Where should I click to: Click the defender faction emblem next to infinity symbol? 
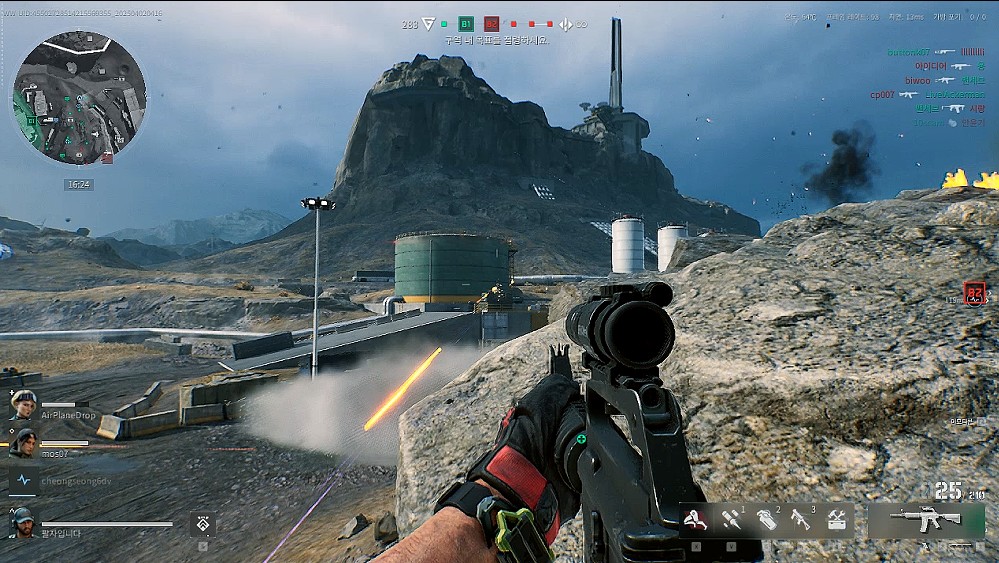coord(564,24)
